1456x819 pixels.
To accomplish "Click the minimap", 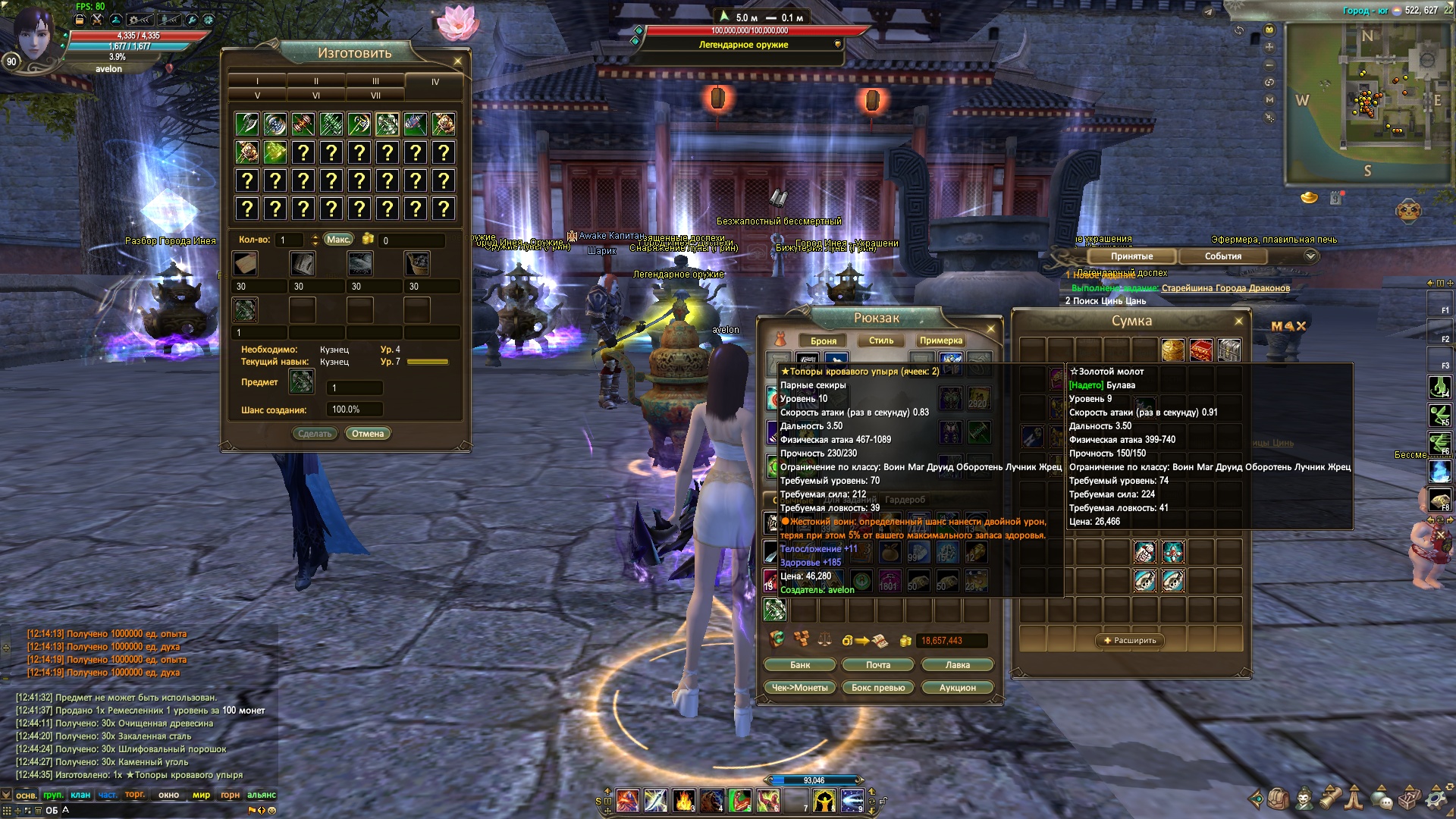I will click(x=1365, y=99).
